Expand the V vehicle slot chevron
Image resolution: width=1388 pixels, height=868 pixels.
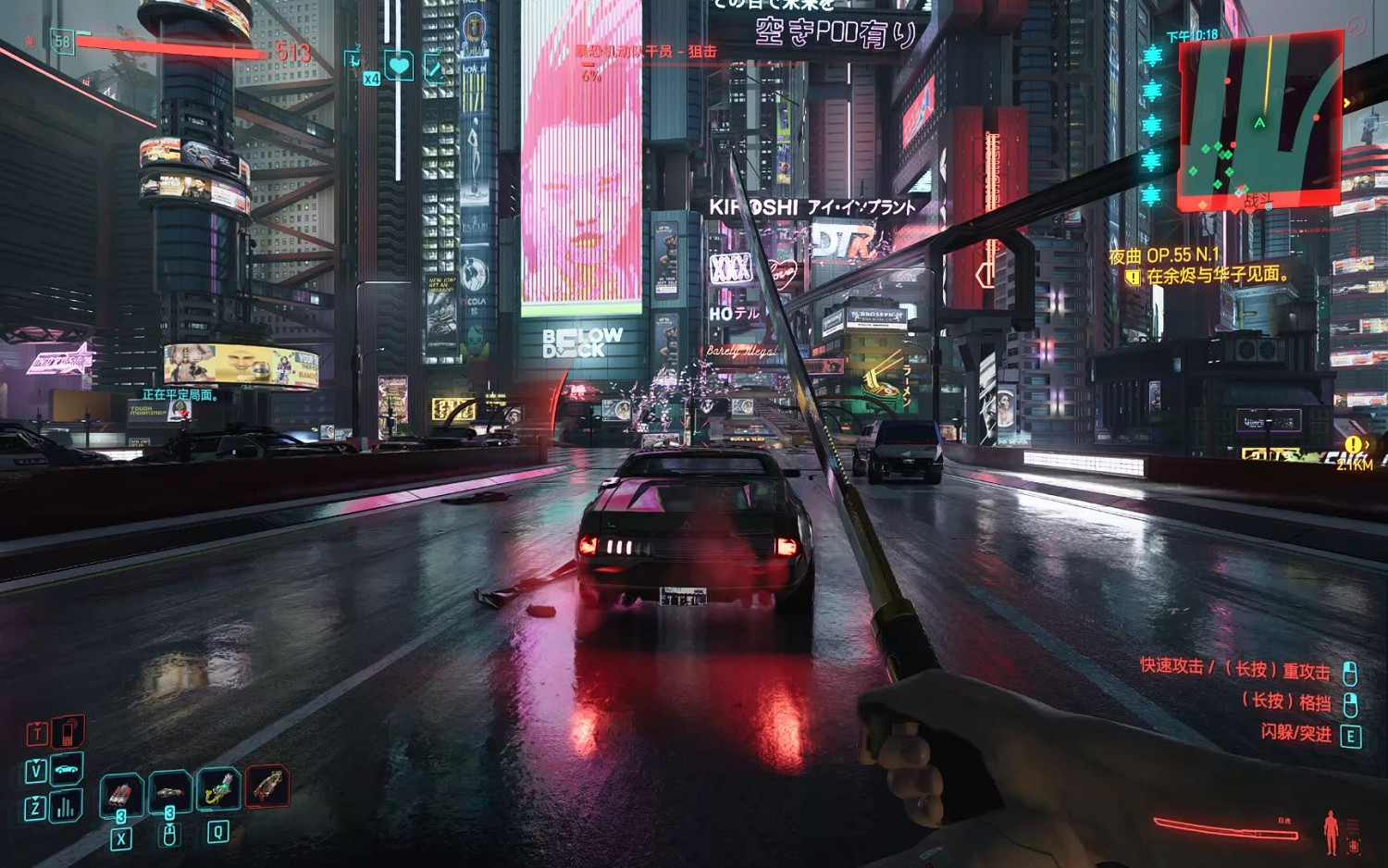click(36, 762)
